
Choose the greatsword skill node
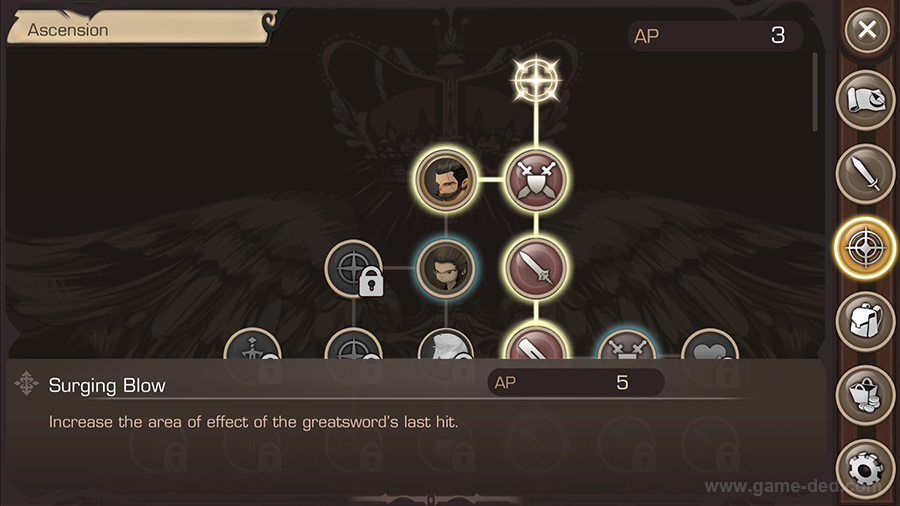tap(537, 268)
